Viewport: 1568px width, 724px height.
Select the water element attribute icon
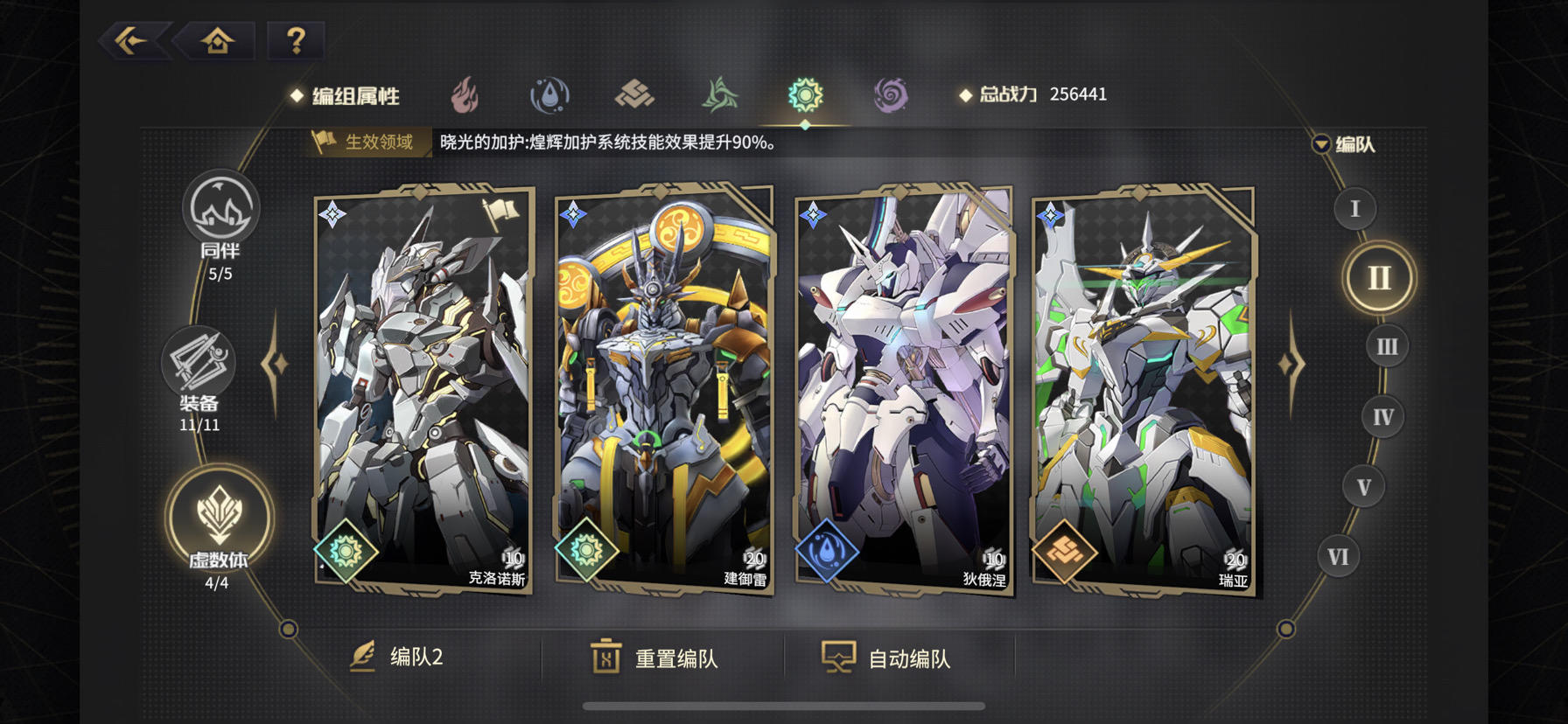click(x=551, y=94)
